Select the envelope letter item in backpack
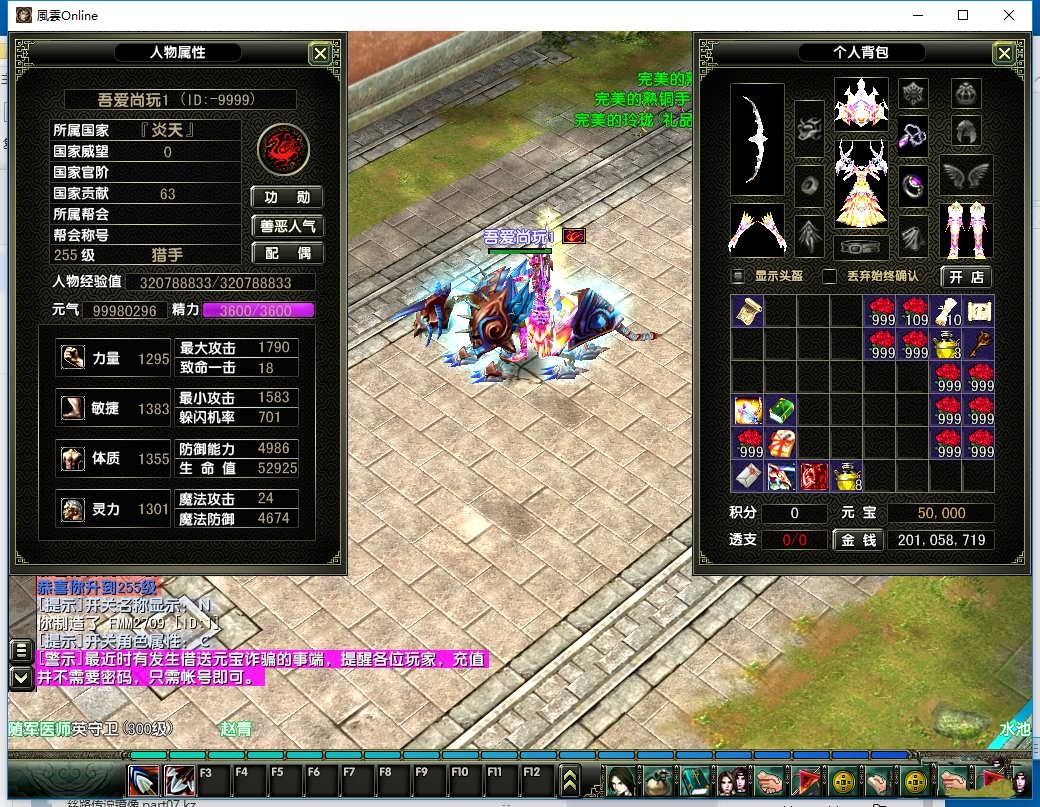 pyautogui.click(x=748, y=476)
